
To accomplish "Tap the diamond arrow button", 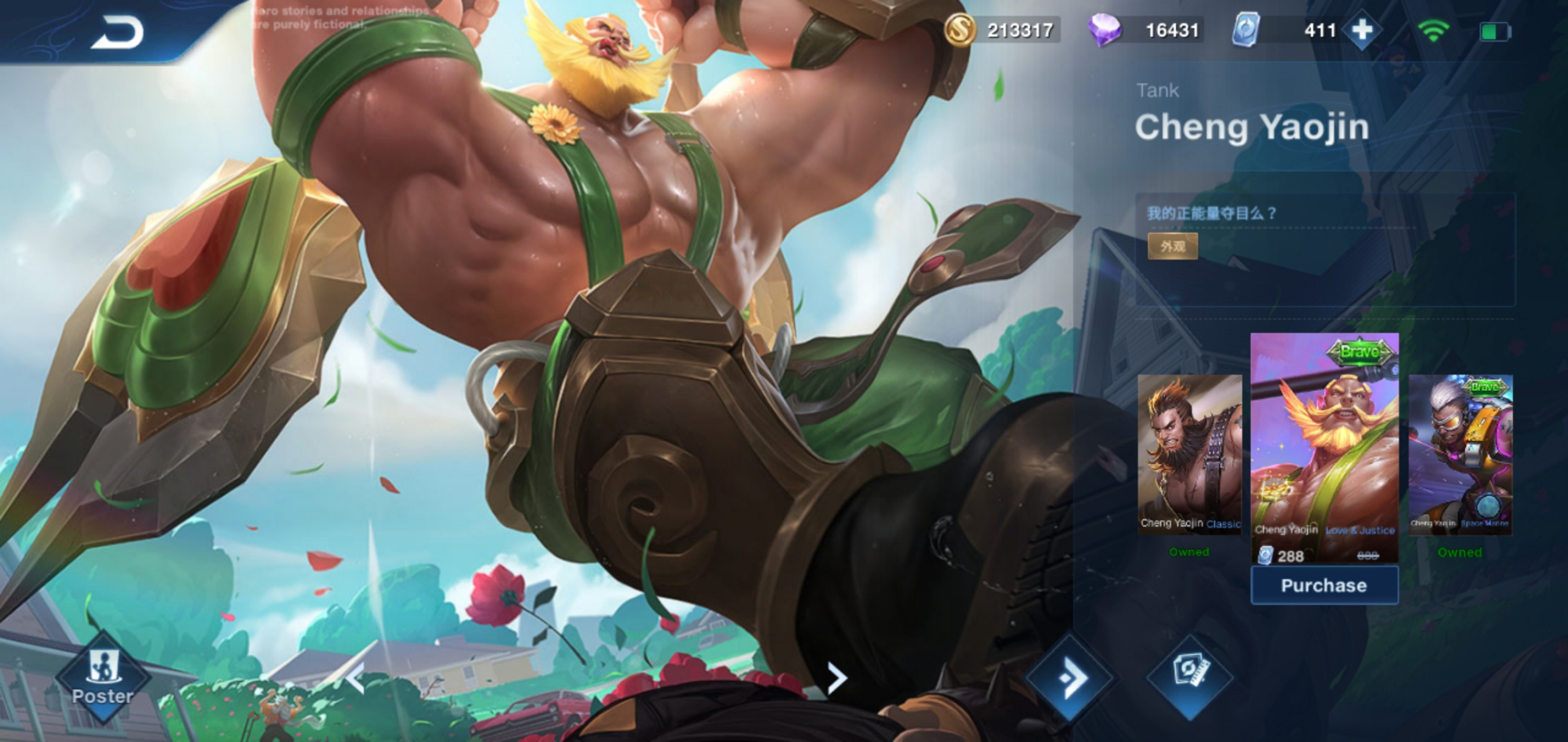I will 1069,677.
